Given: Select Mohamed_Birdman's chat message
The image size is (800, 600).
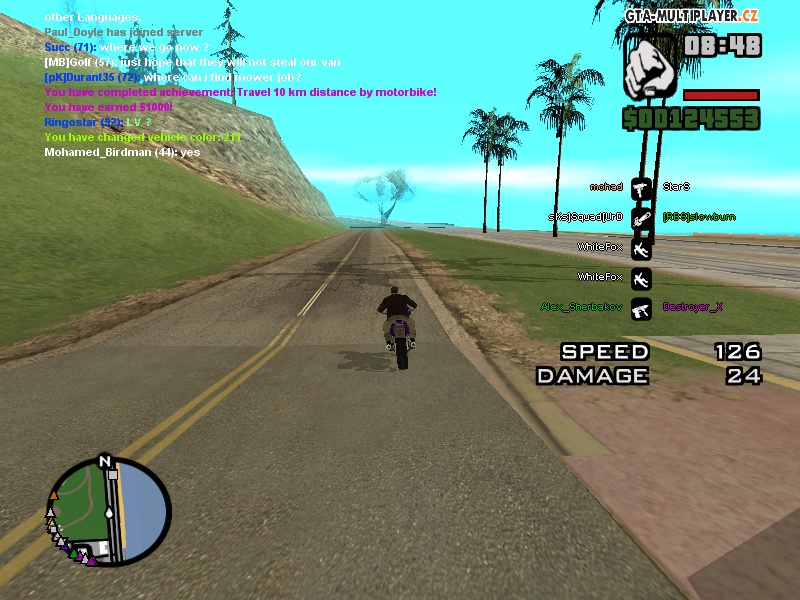Looking at the screenshot, I should [122, 152].
